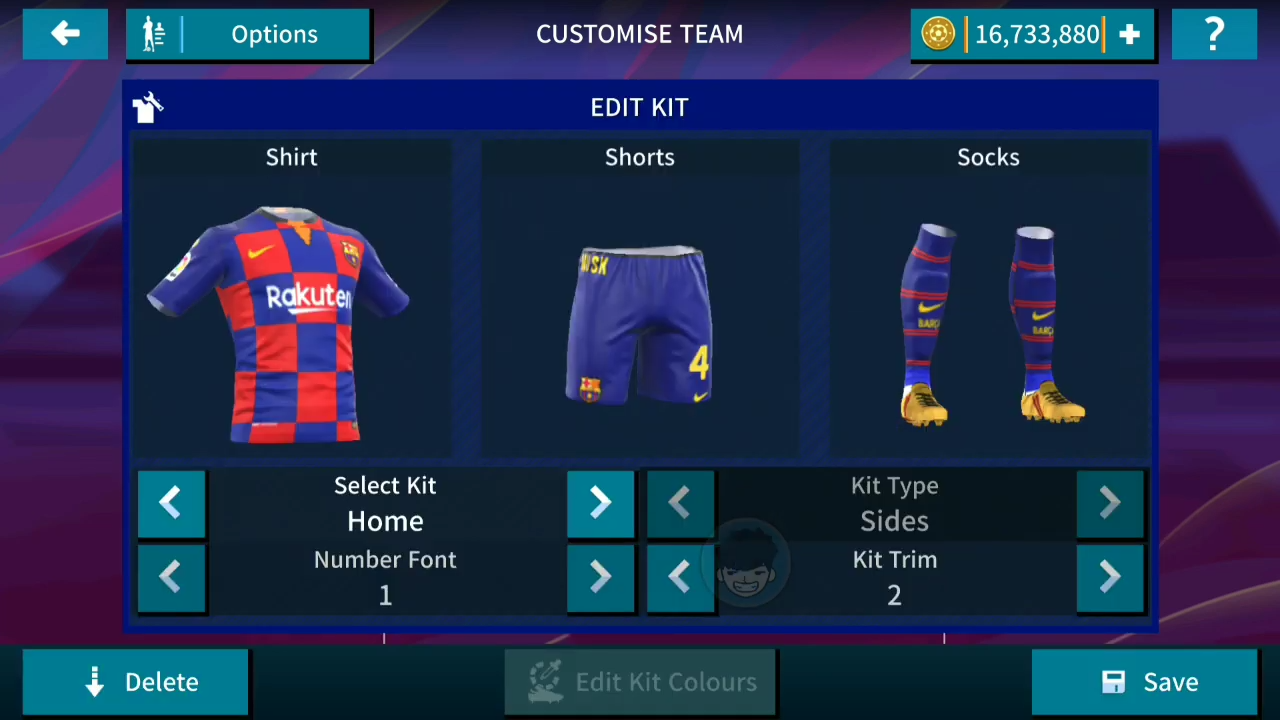Click the shirt-and-wrench Edit Kit icon
Viewport: 1280px width, 720px height.
[147, 107]
